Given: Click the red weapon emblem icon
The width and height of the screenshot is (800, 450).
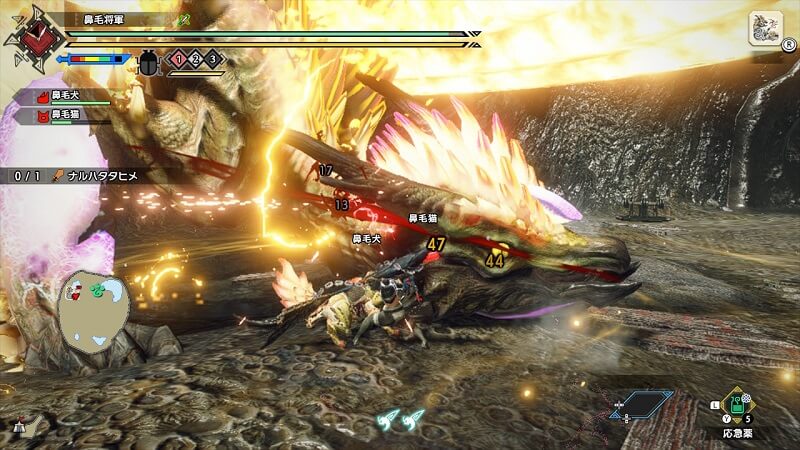Looking at the screenshot, I should [35, 37].
